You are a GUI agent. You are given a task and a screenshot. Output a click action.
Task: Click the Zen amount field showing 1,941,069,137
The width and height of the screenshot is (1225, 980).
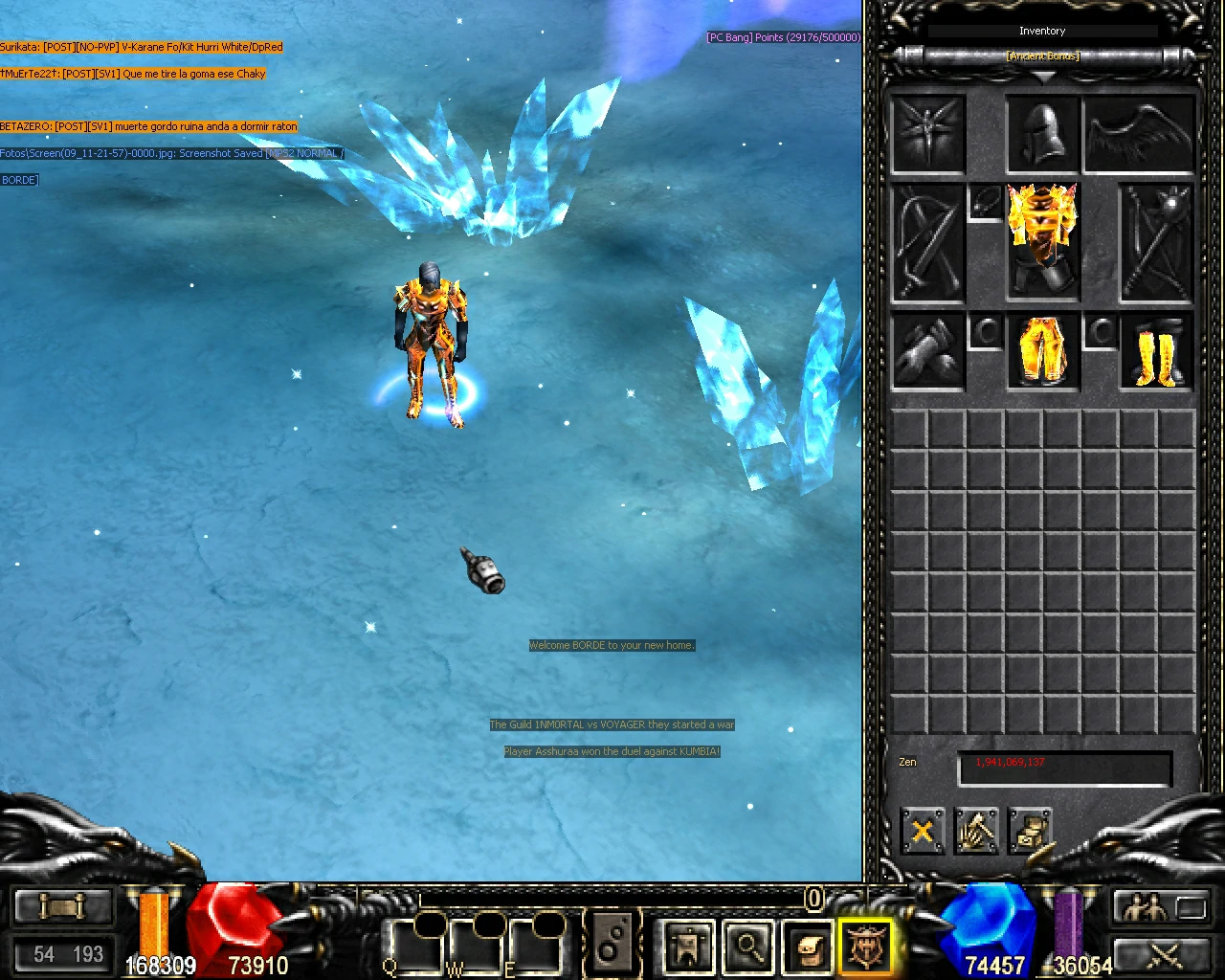[x=1064, y=763]
